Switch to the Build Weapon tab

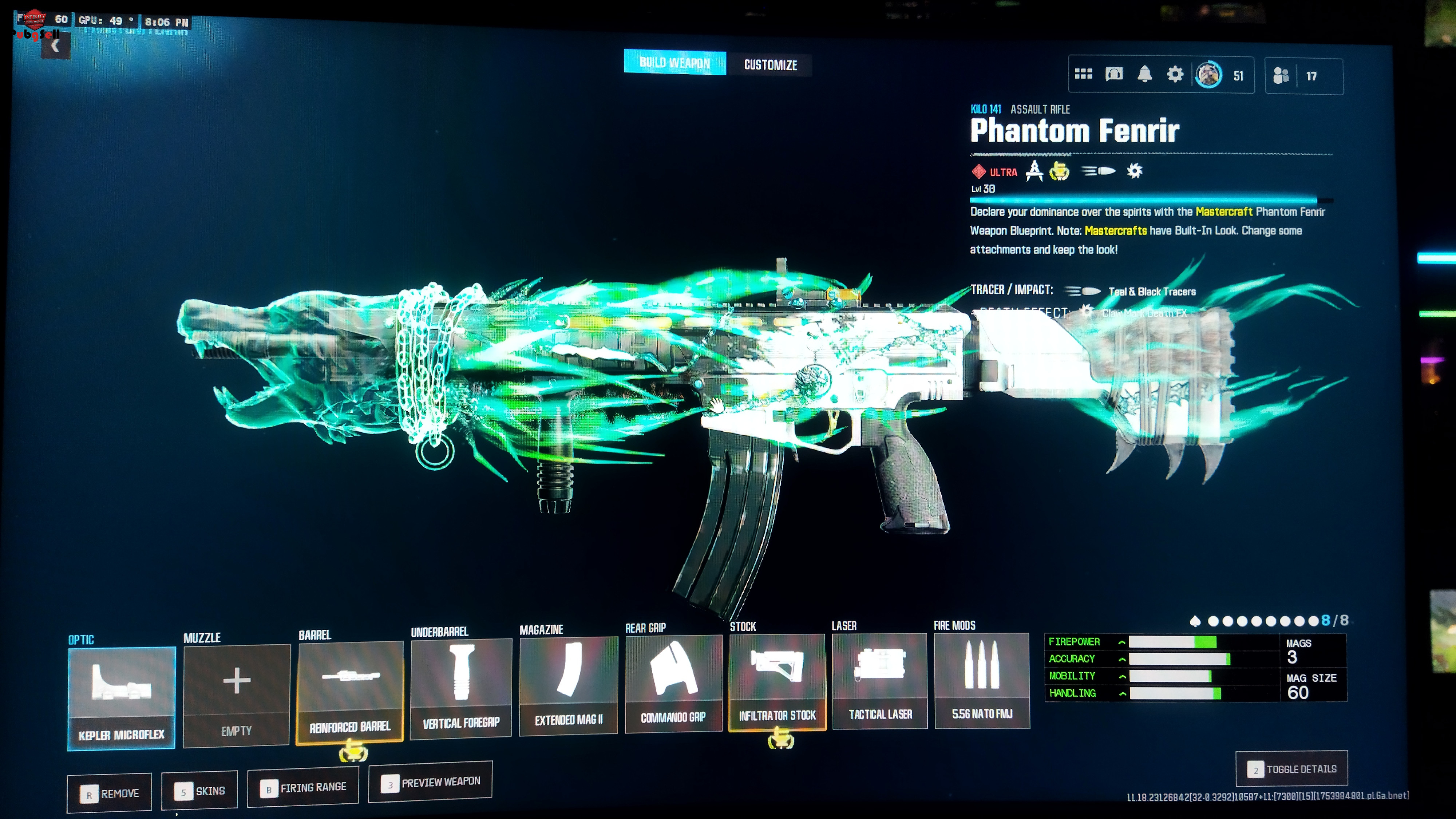coord(674,62)
